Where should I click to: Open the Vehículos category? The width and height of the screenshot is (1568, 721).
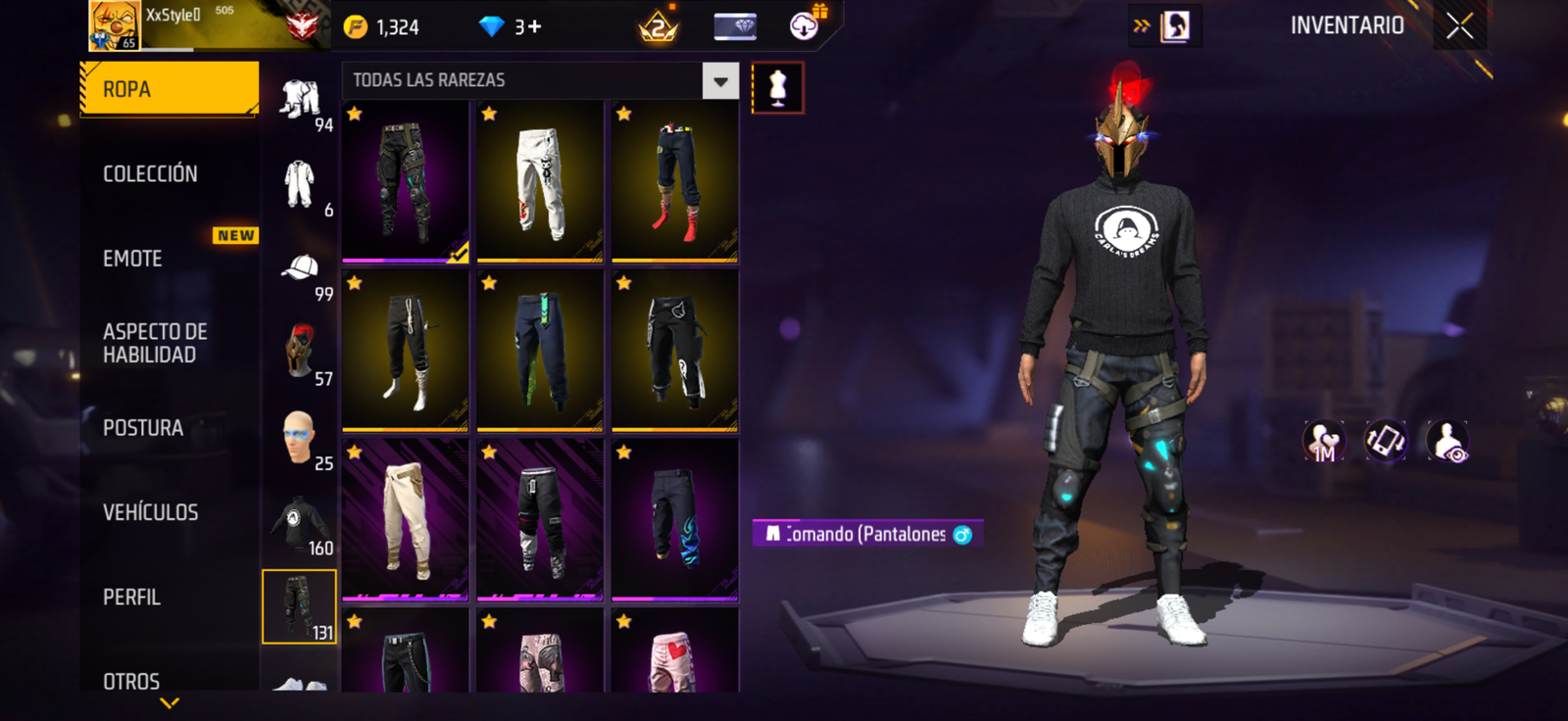pos(150,512)
